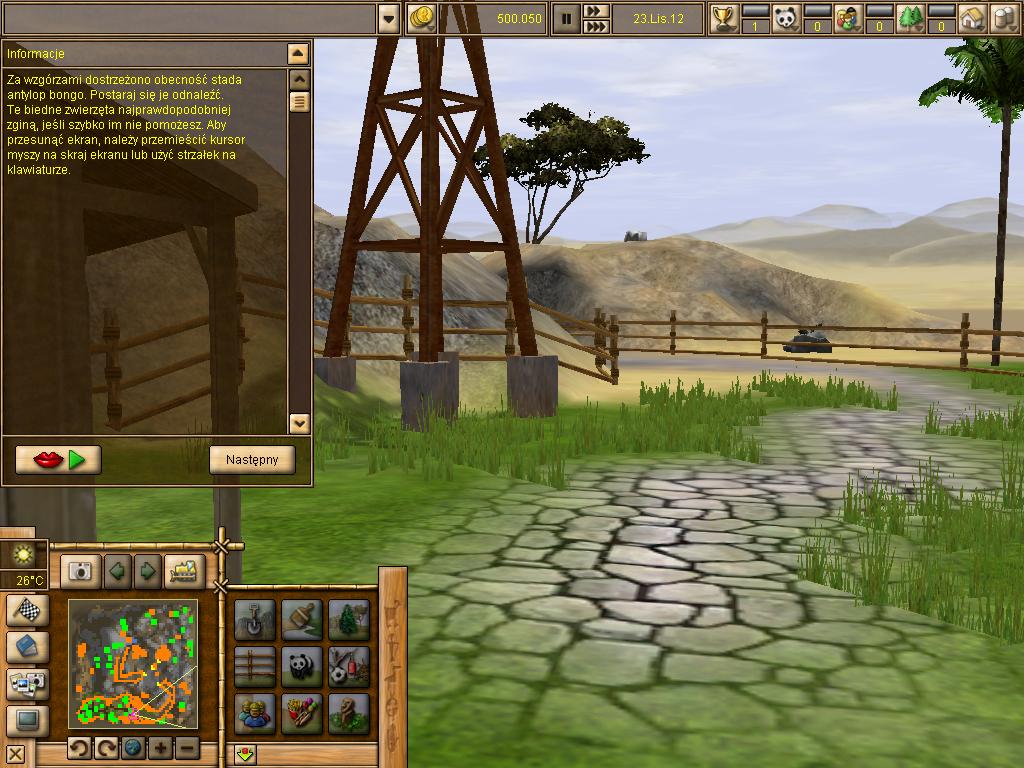The height and width of the screenshot is (768, 1024).
Task: Open the photo album button
Action: [28, 683]
